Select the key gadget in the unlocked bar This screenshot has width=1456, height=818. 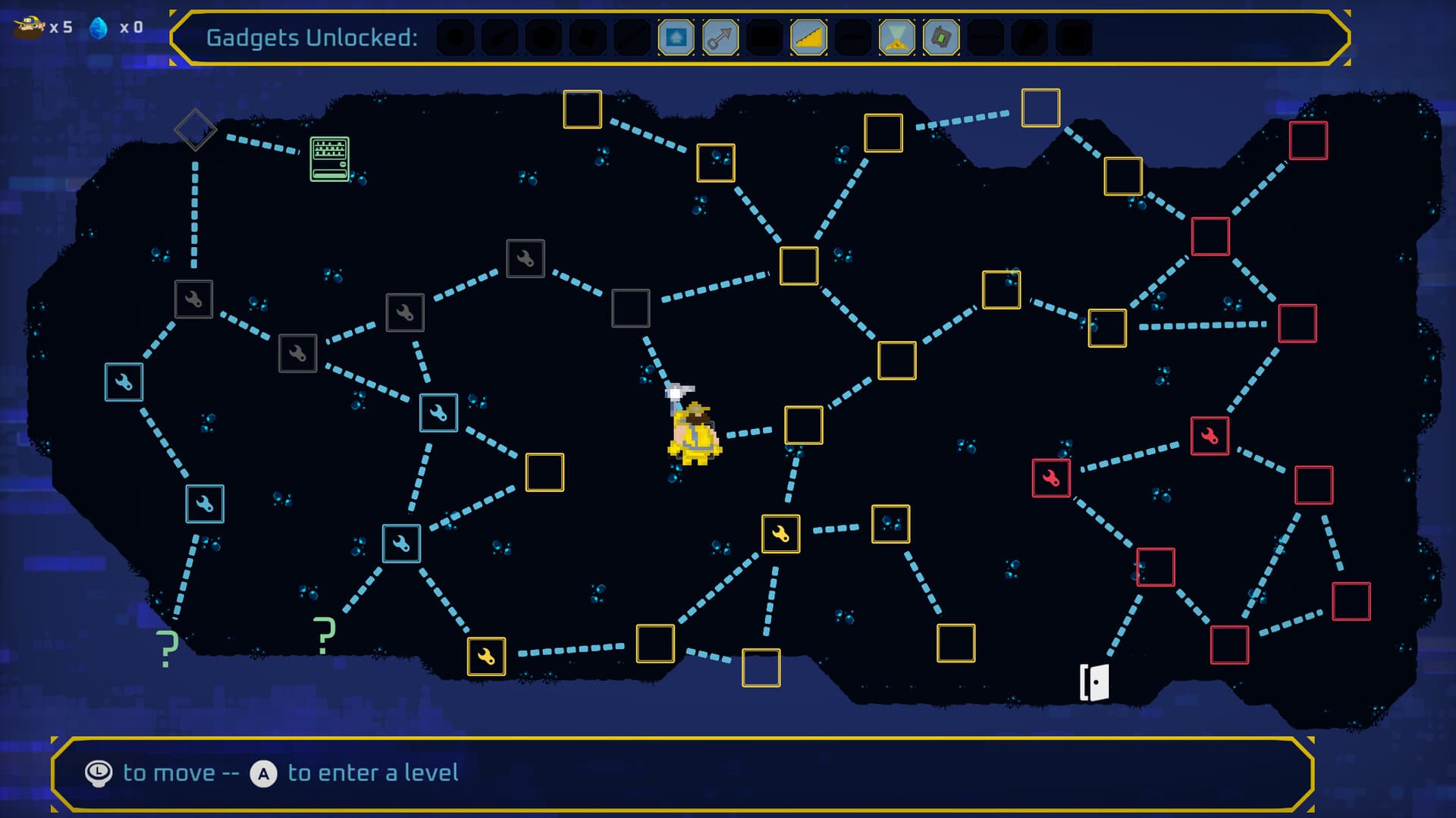point(721,36)
